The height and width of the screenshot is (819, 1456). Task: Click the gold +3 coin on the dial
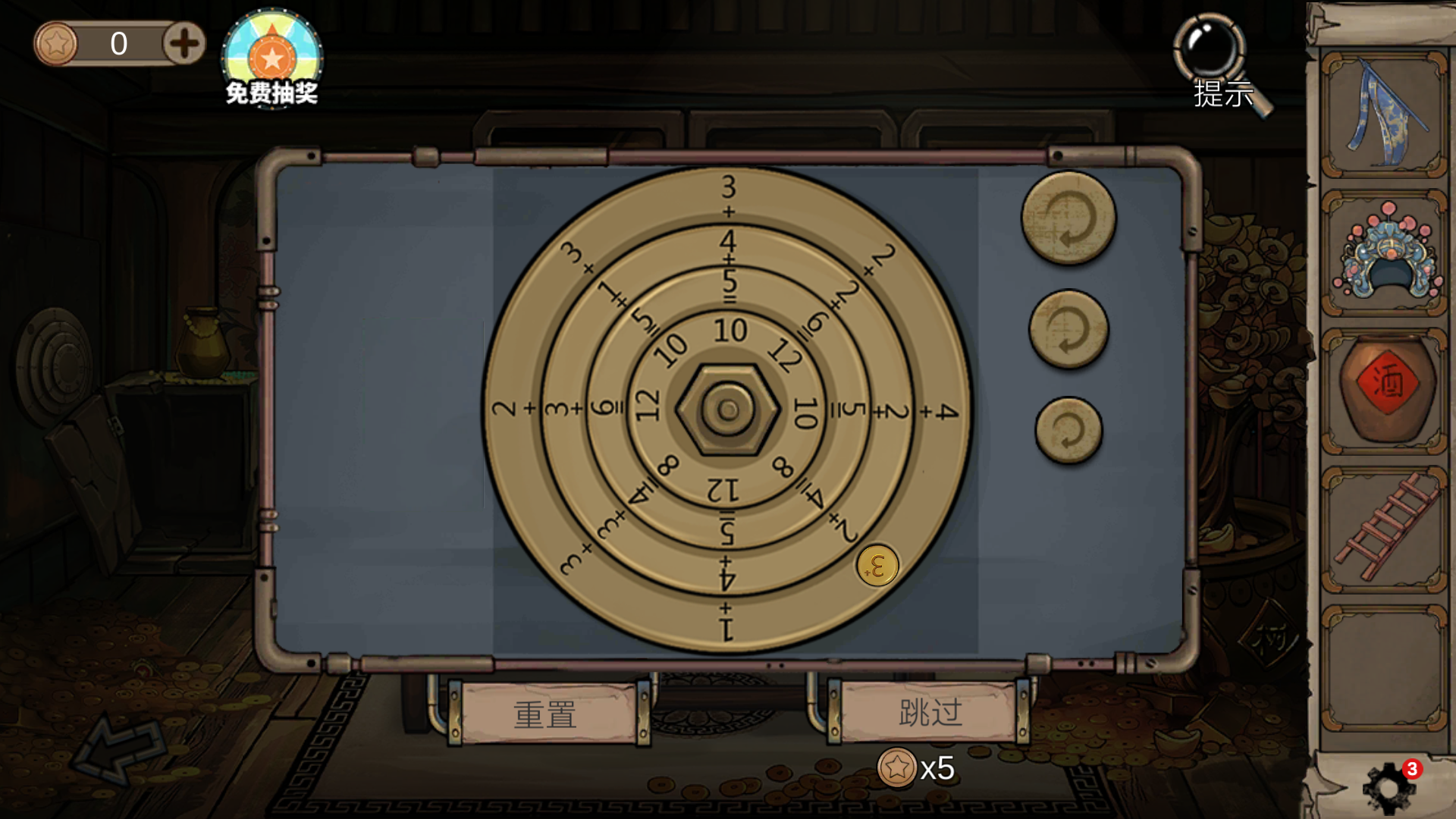pyautogui.click(x=877, y=566)
